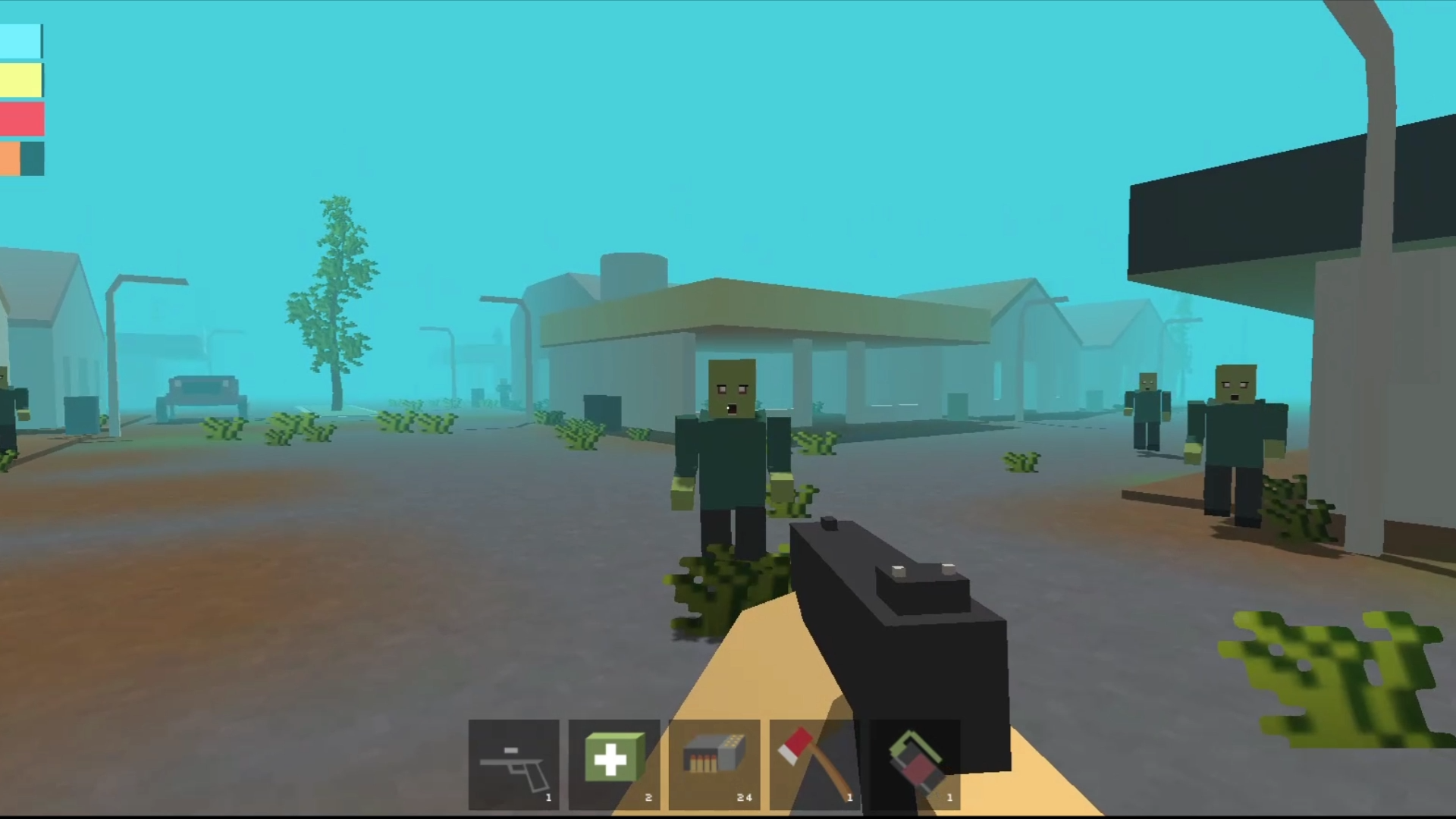
Task: Click the white cross on the medkit icon
Action: [x=613, y=757]
